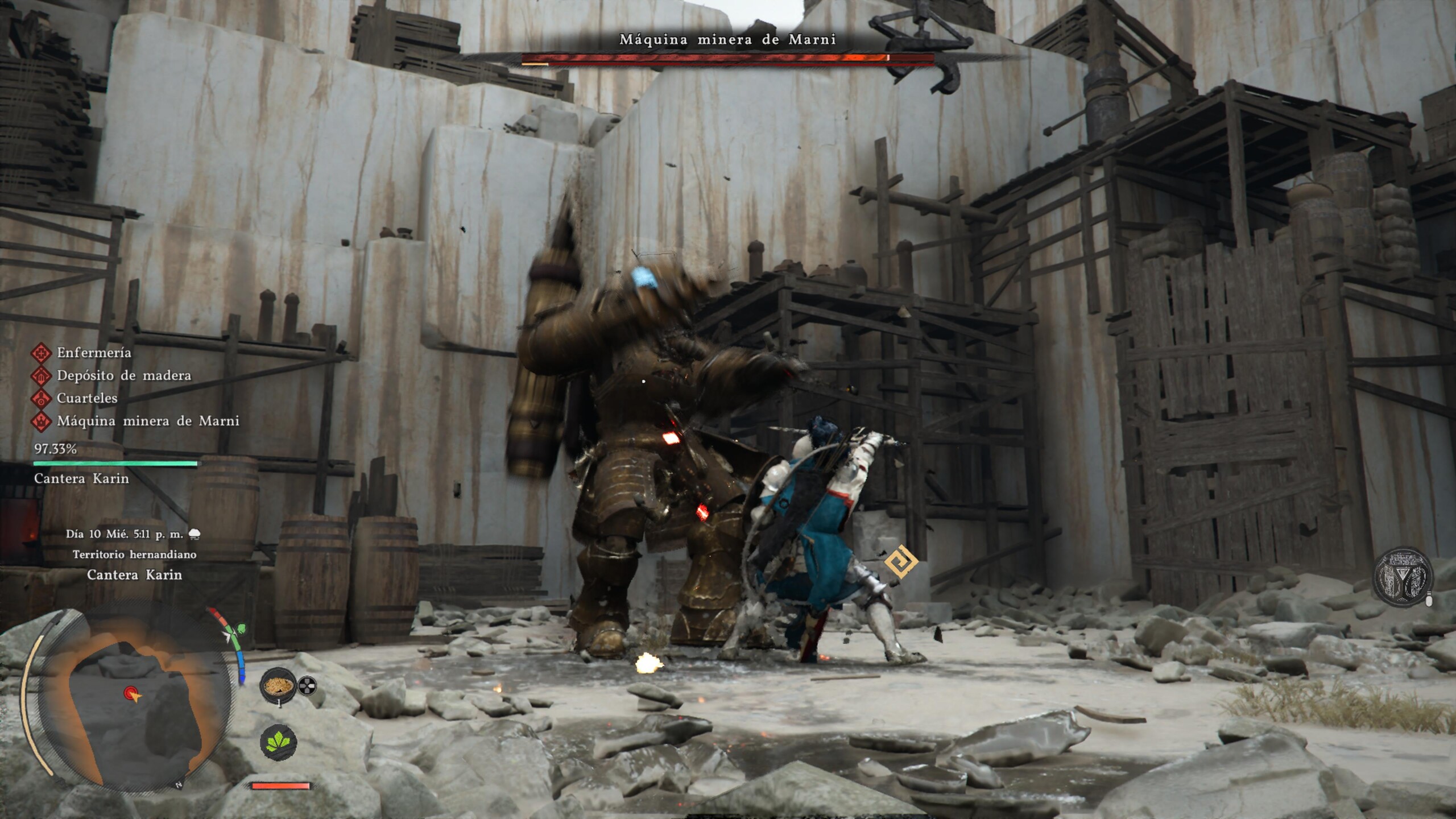
Task: Activate the green leaf ability icon
Action: 278,742
